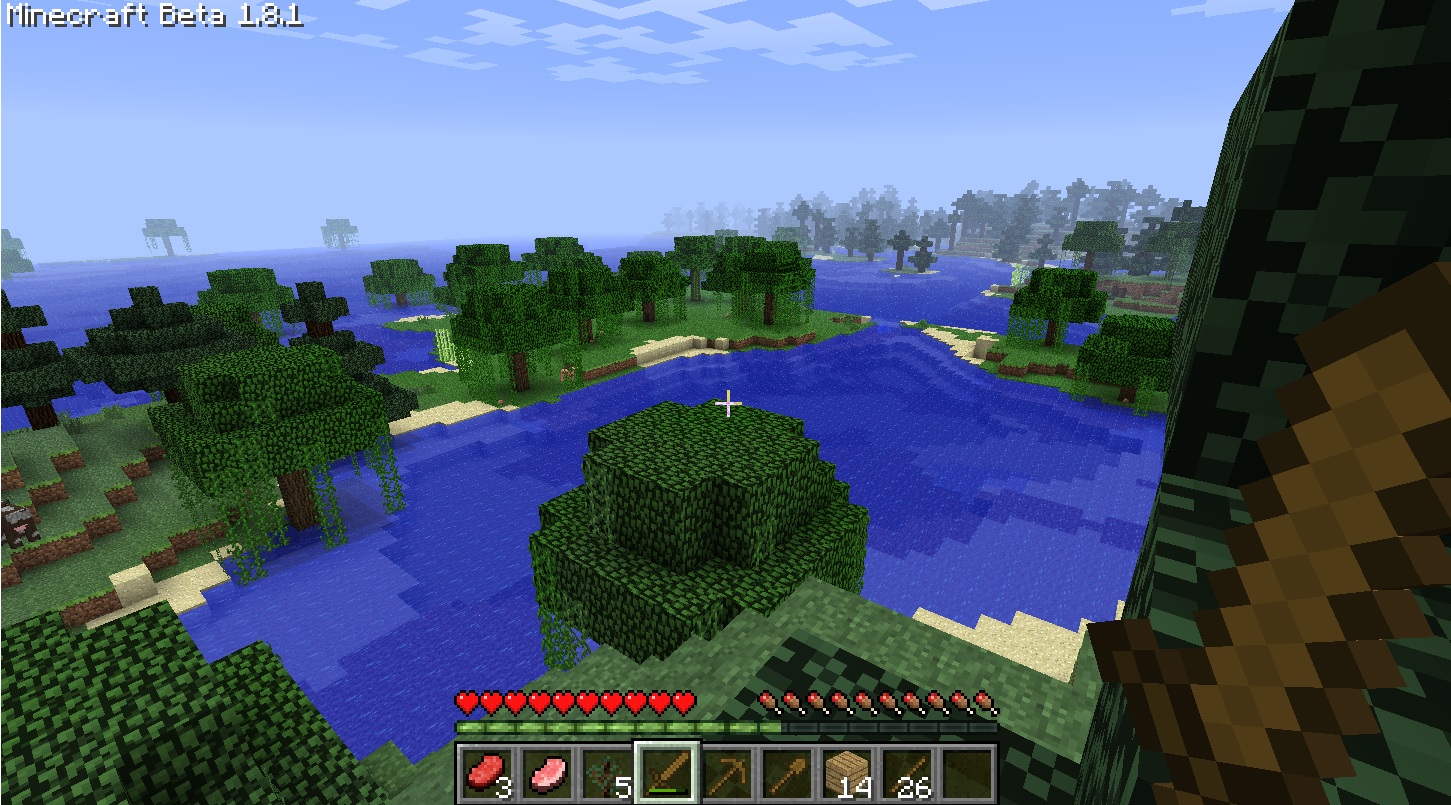Choose the sticks stack in the hotbar

(907, 774)
